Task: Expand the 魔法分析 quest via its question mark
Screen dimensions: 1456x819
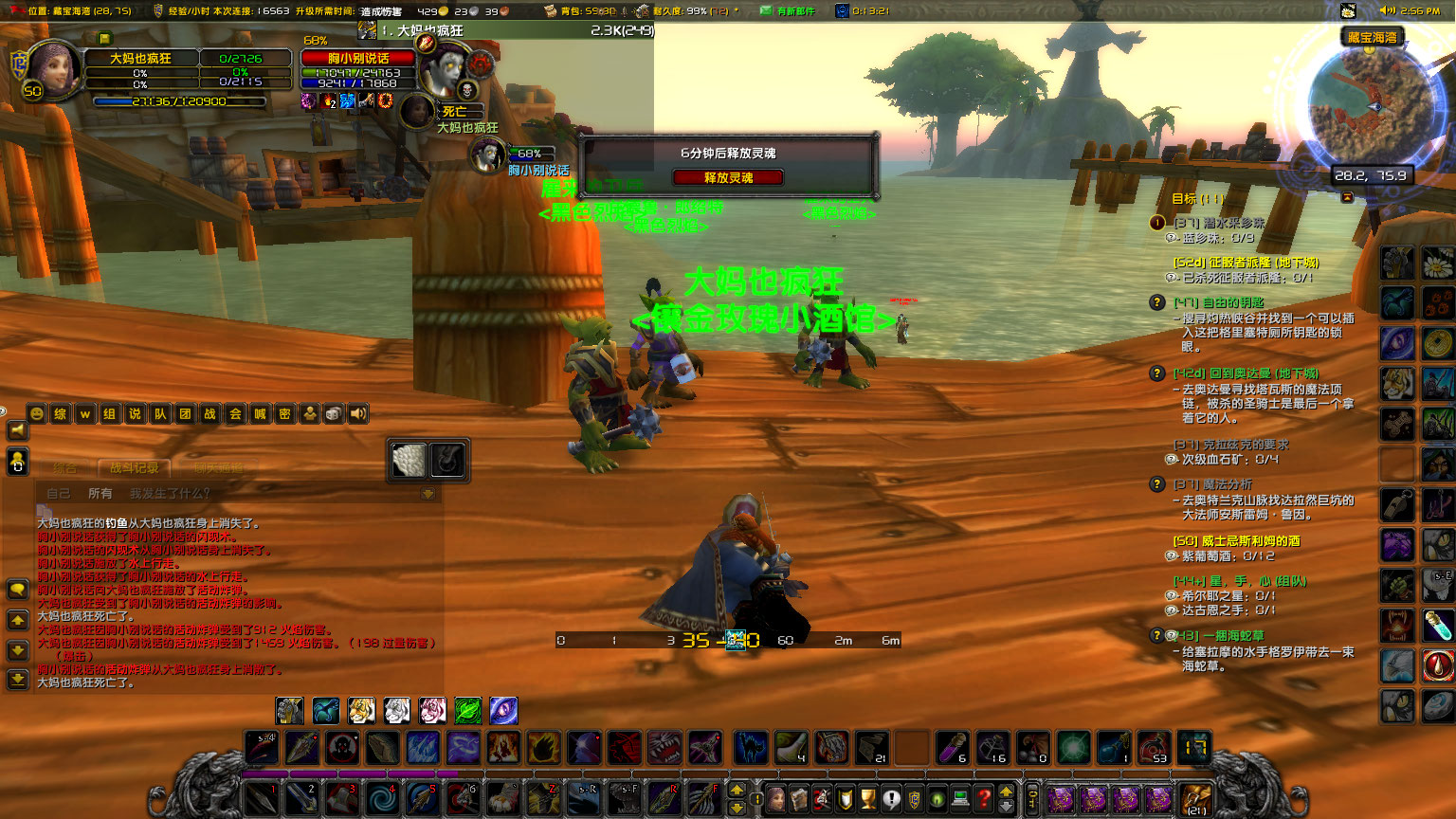Action: (x=1156, y=484)
